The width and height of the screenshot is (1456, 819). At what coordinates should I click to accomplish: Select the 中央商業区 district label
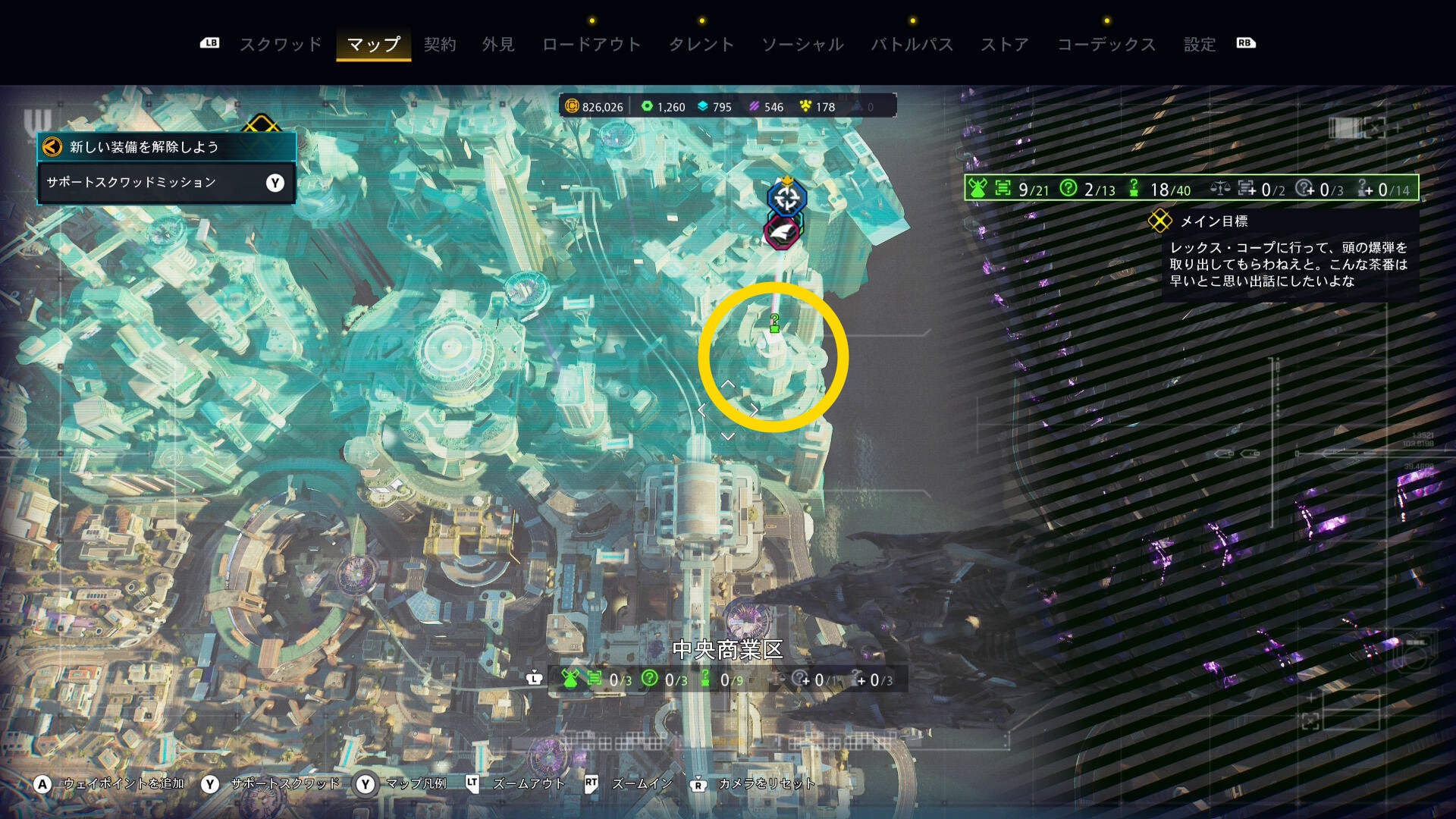(x=727, y=650)
